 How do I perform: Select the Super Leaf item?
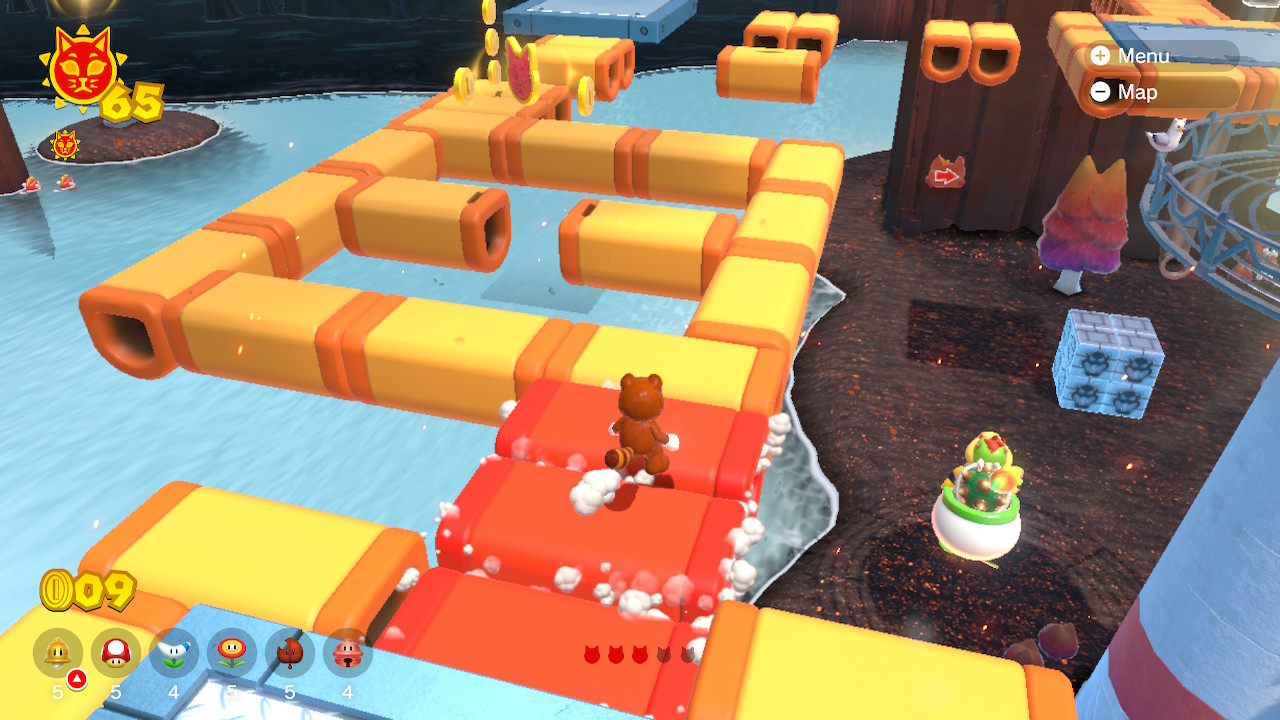coord(290,653)
